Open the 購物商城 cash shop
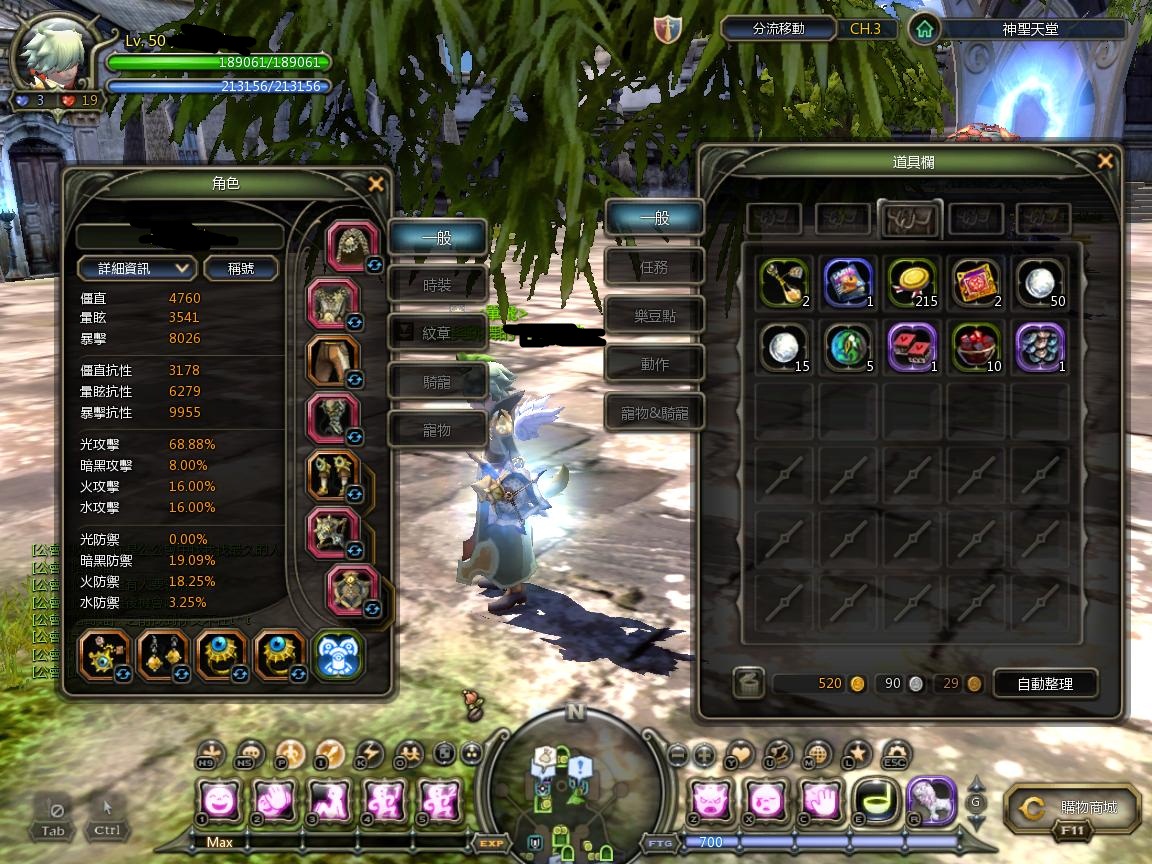The height and width of the screenshot is (864, 1152). point(1075,807)
